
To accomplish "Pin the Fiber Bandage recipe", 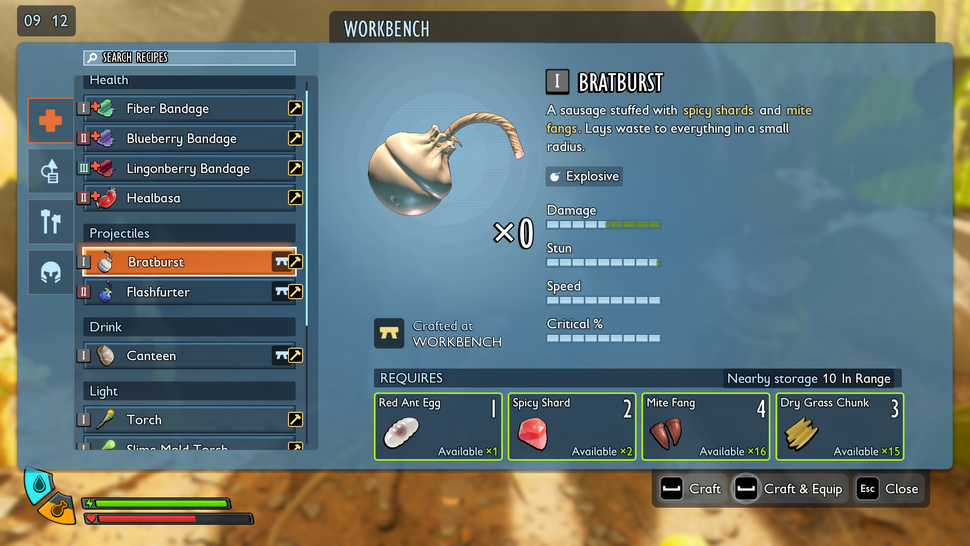I will click(295, 109).
